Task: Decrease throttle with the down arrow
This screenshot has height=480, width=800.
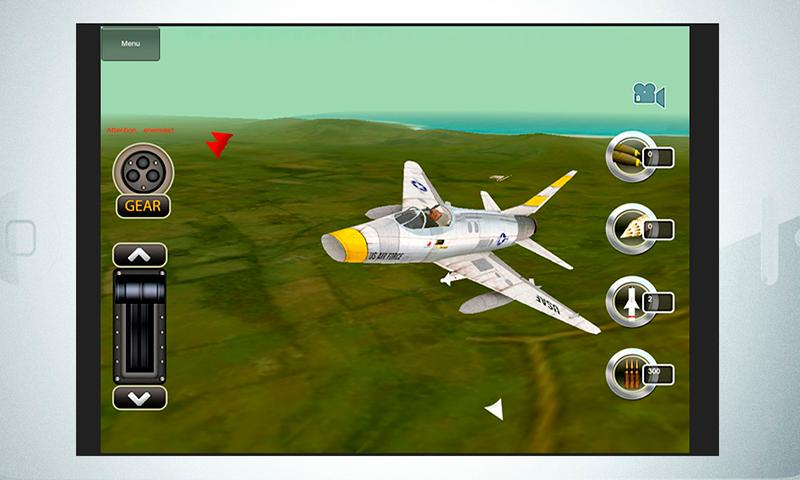Action: point(139,397)
